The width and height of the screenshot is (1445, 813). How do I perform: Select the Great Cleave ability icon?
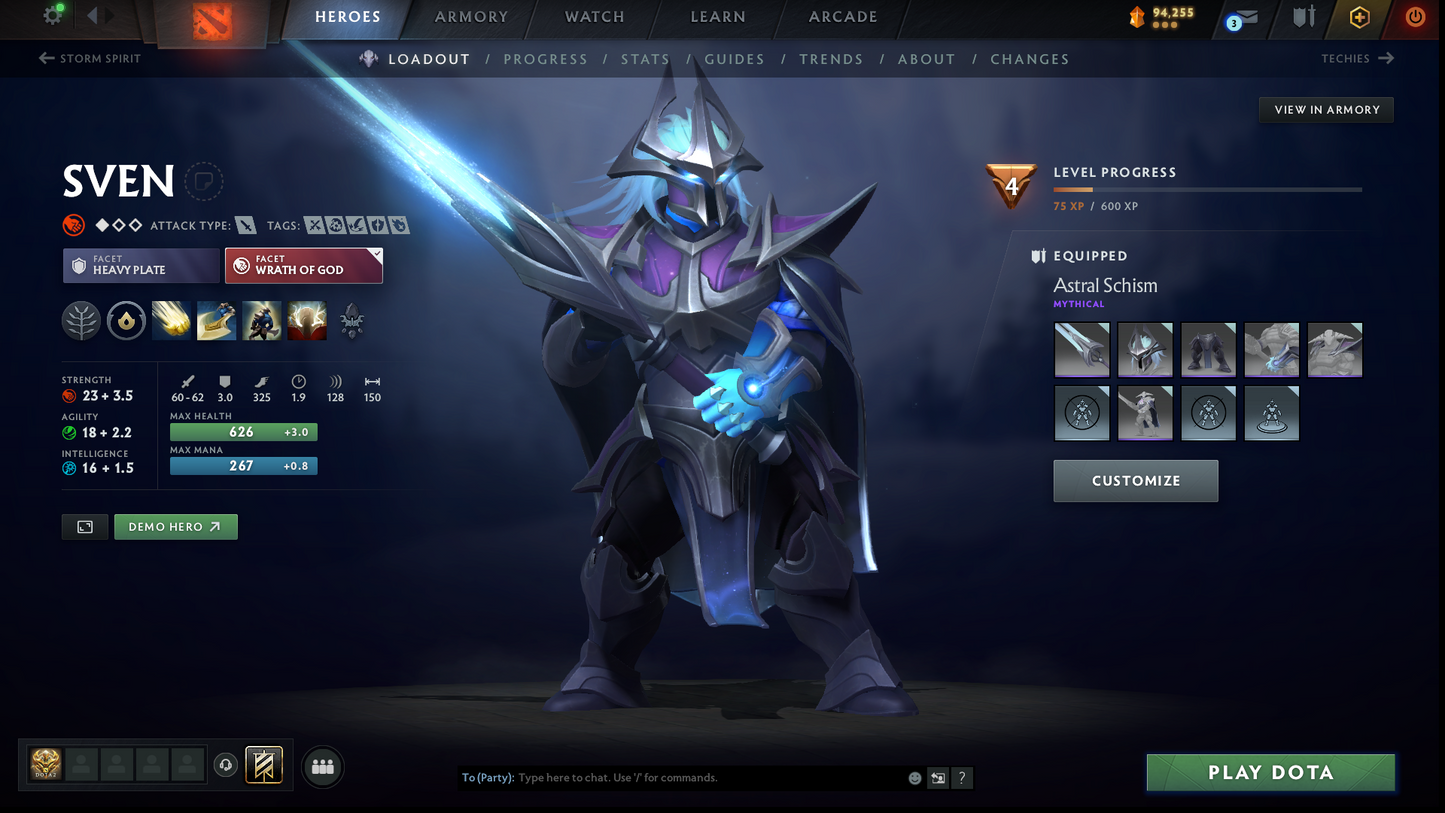[x=217, y=320]
